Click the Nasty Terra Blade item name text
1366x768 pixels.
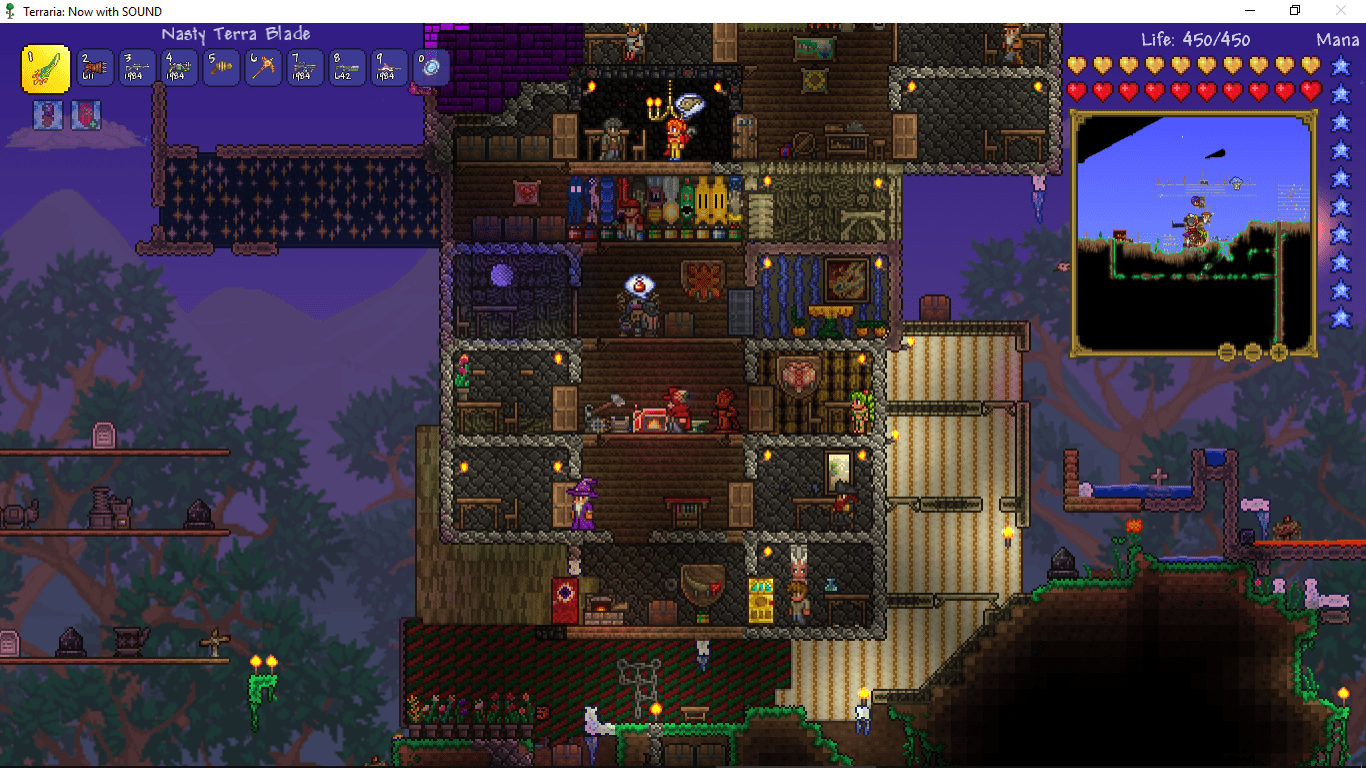[x=236, y=33]
